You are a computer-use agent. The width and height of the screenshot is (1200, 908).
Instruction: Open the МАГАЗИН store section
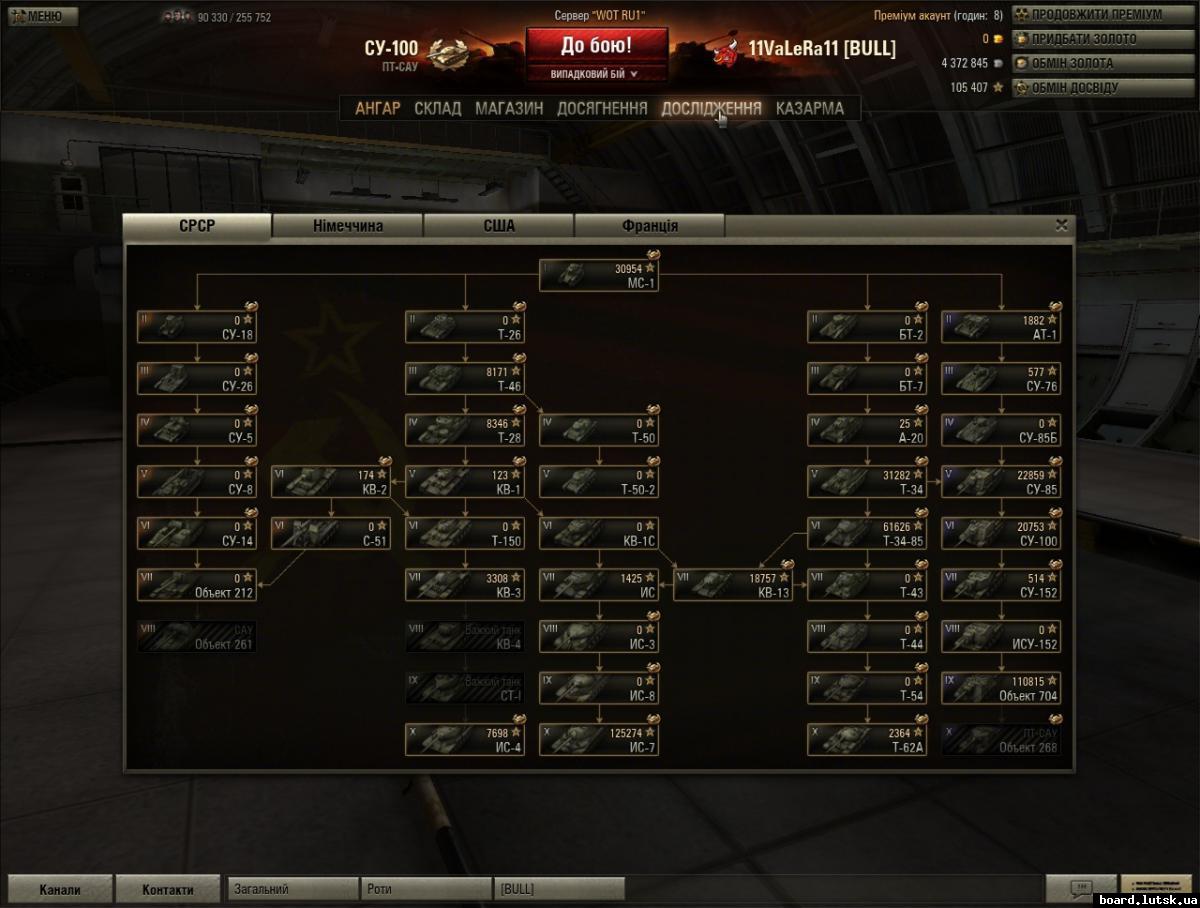[509, 108]
